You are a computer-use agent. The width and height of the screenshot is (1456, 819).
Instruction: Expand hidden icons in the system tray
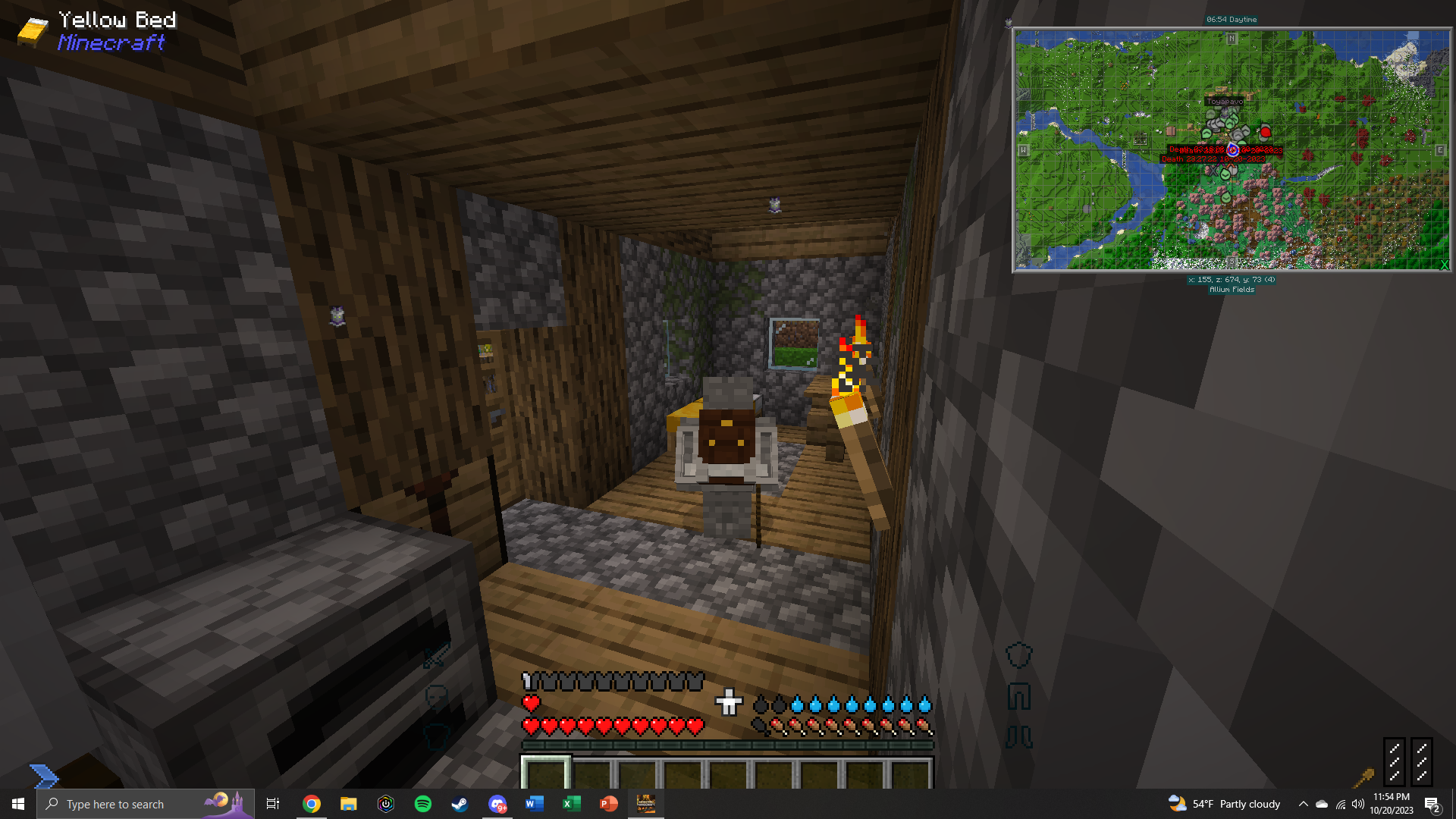click(x=1304, y=804)
